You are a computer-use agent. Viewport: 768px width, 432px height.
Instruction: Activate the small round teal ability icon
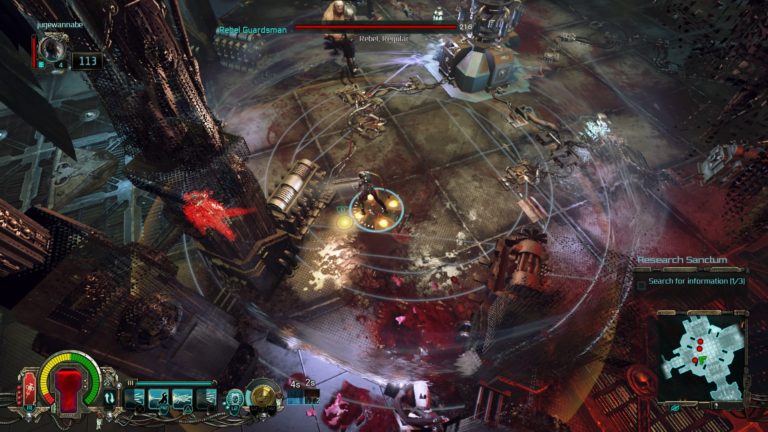point(235,398)
